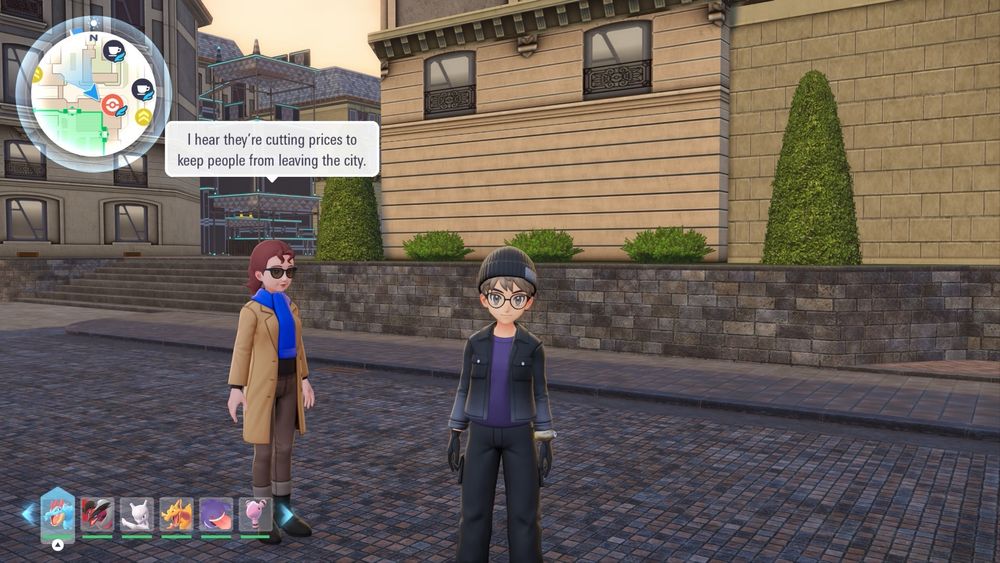
Task: Switch to Mewtwo in the party
Action: 137,514
